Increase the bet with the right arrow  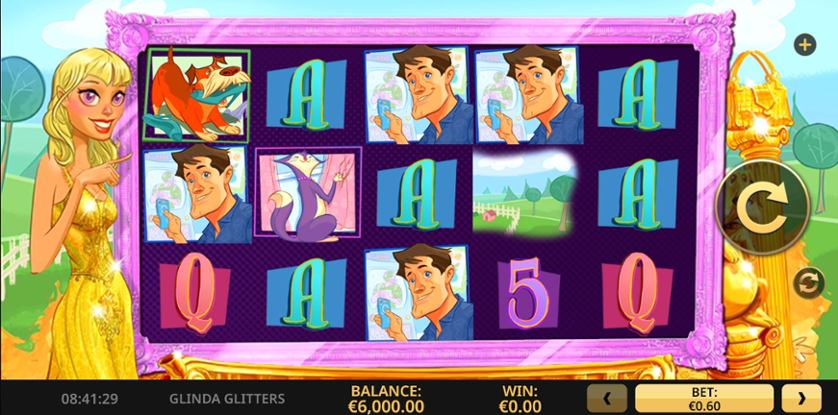(801, 398)
